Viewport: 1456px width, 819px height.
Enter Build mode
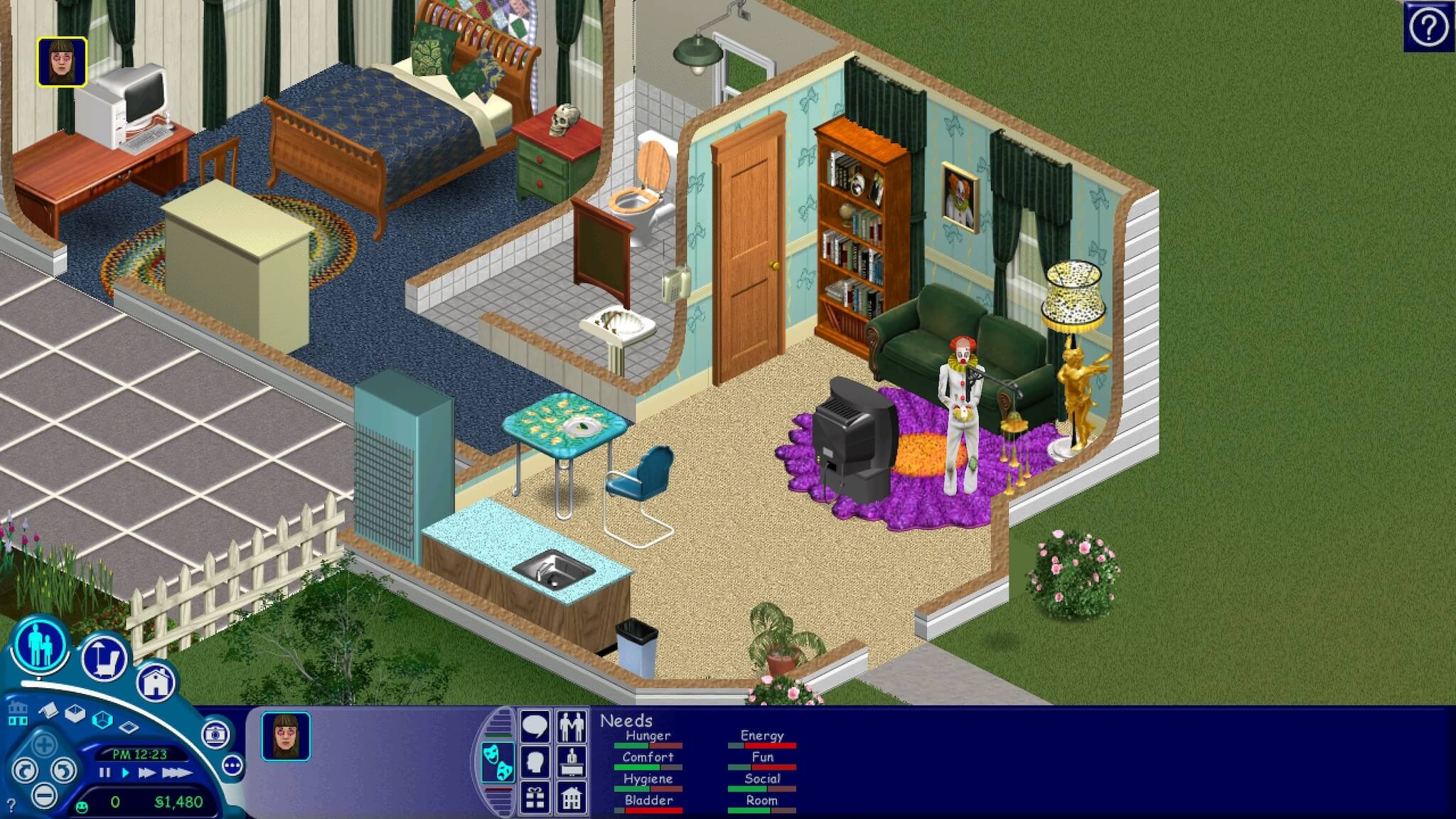point(156,682)
